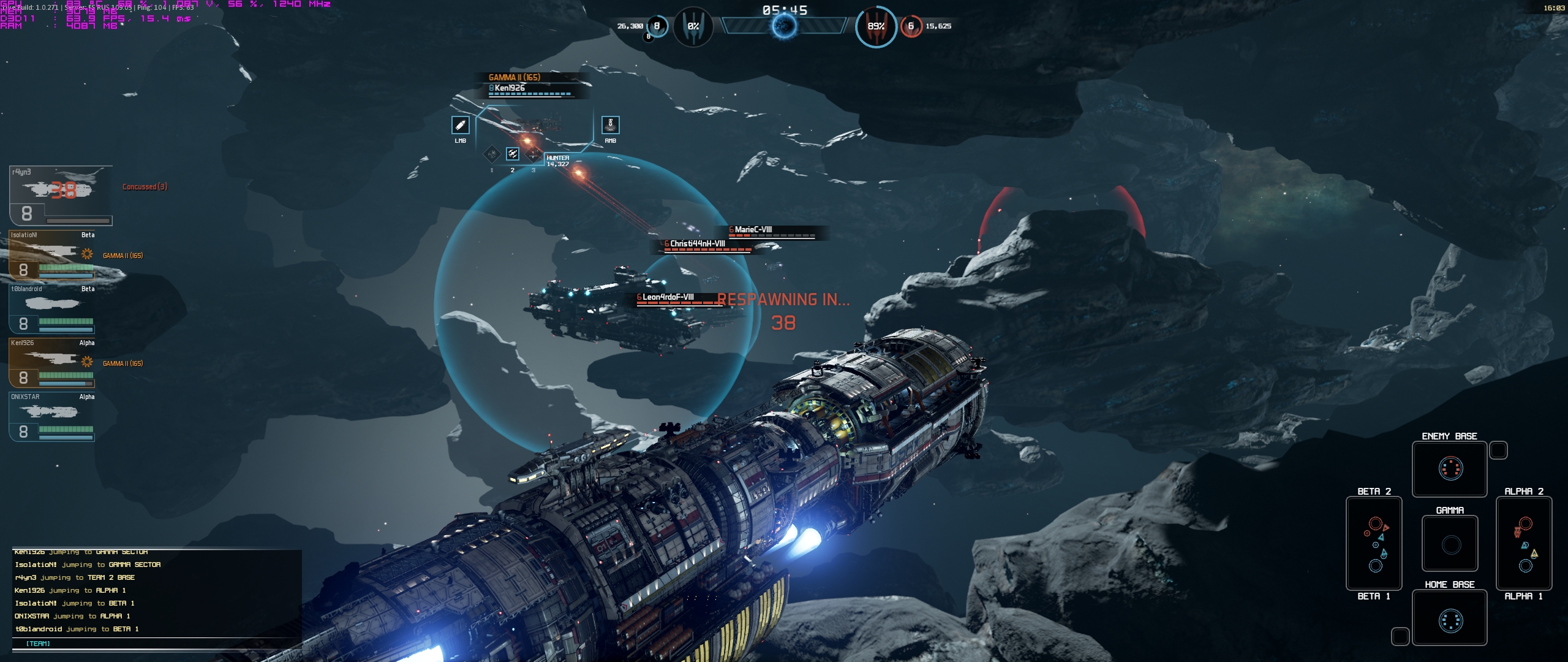Click the central Gamma station objective icon

coord(784,26)
